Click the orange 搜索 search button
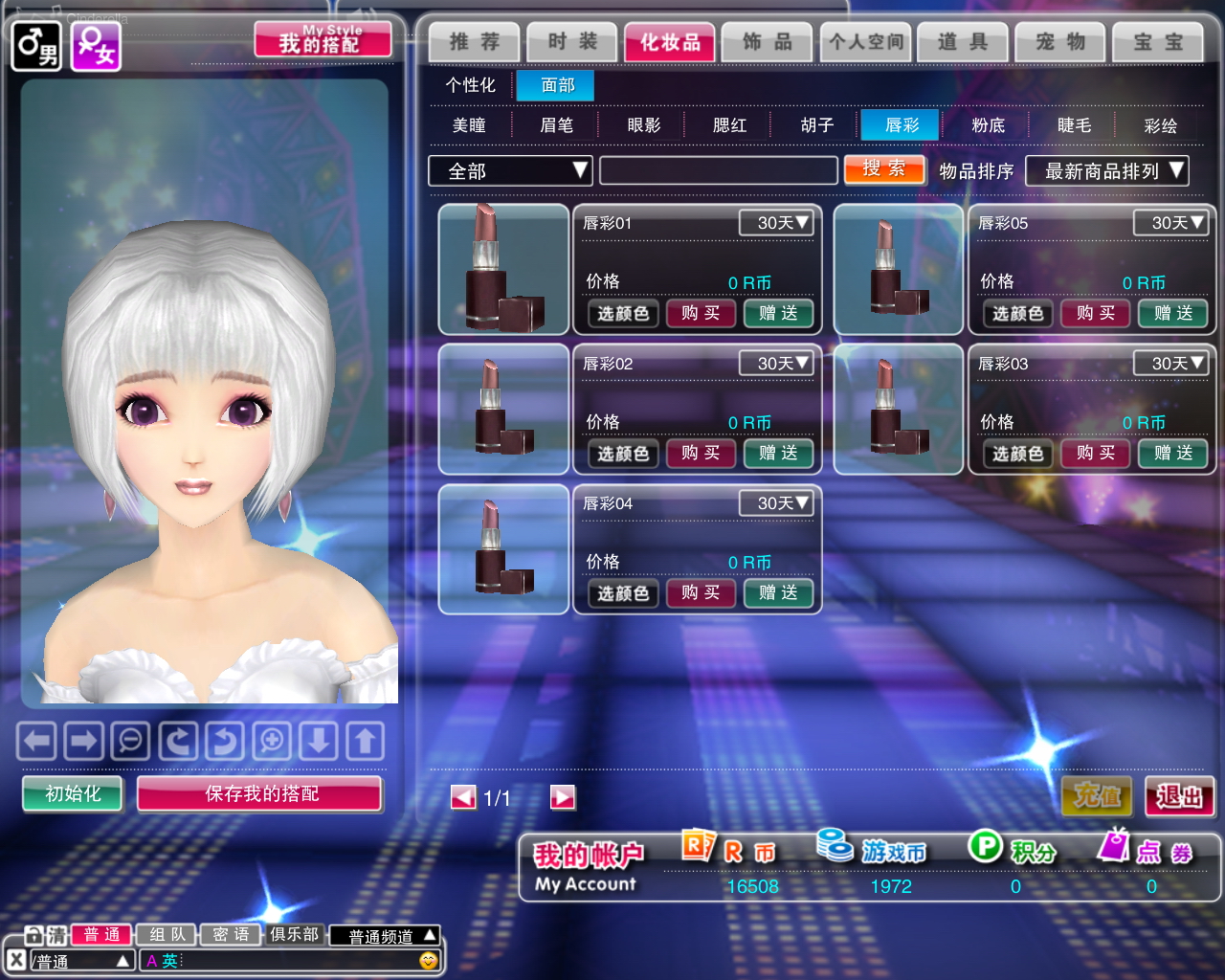This screenshot has width=1225, height=980. pyautogui.click(x=883, y=169)
